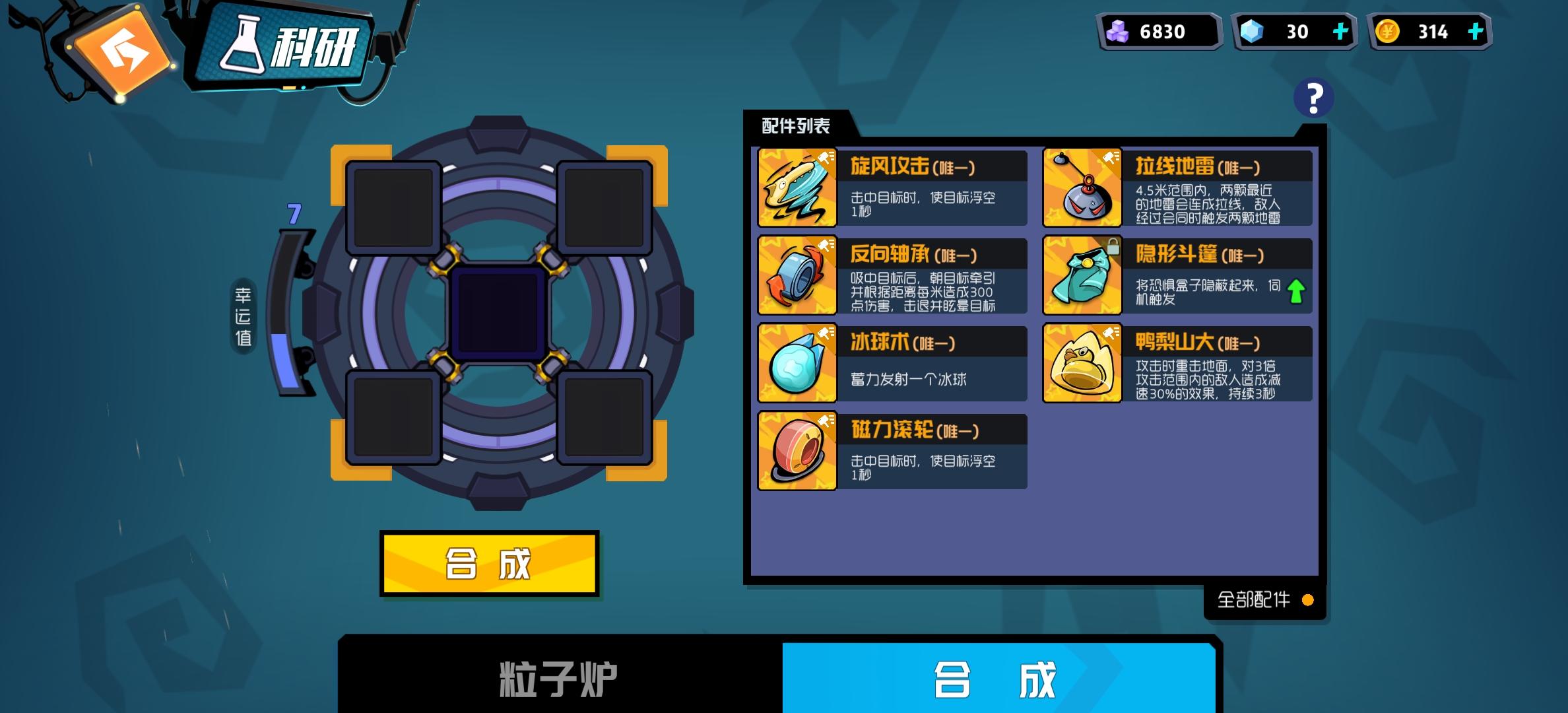The height and width of the screenshot is (713, 1568).
Task: Select the 冰球术 ice ball item icon
Action: tap(797, 364)
